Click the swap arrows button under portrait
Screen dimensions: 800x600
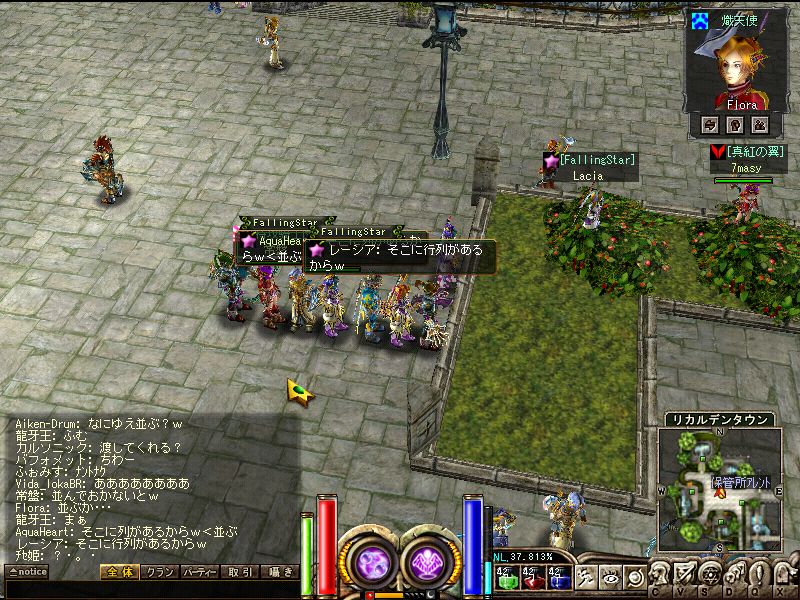tap(710, 124)
